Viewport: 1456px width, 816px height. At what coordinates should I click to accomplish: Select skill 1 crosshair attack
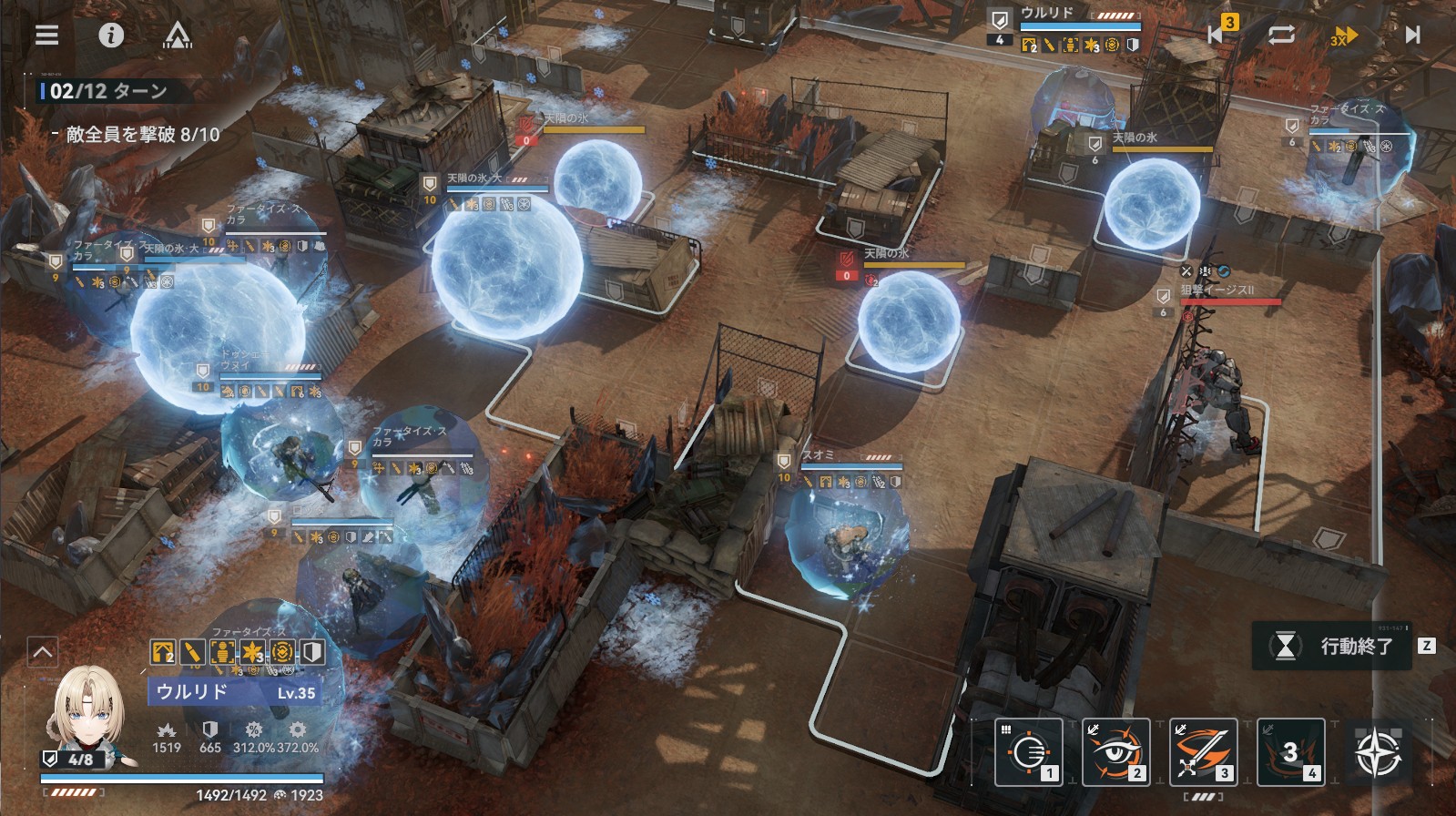pos(1029,752)
